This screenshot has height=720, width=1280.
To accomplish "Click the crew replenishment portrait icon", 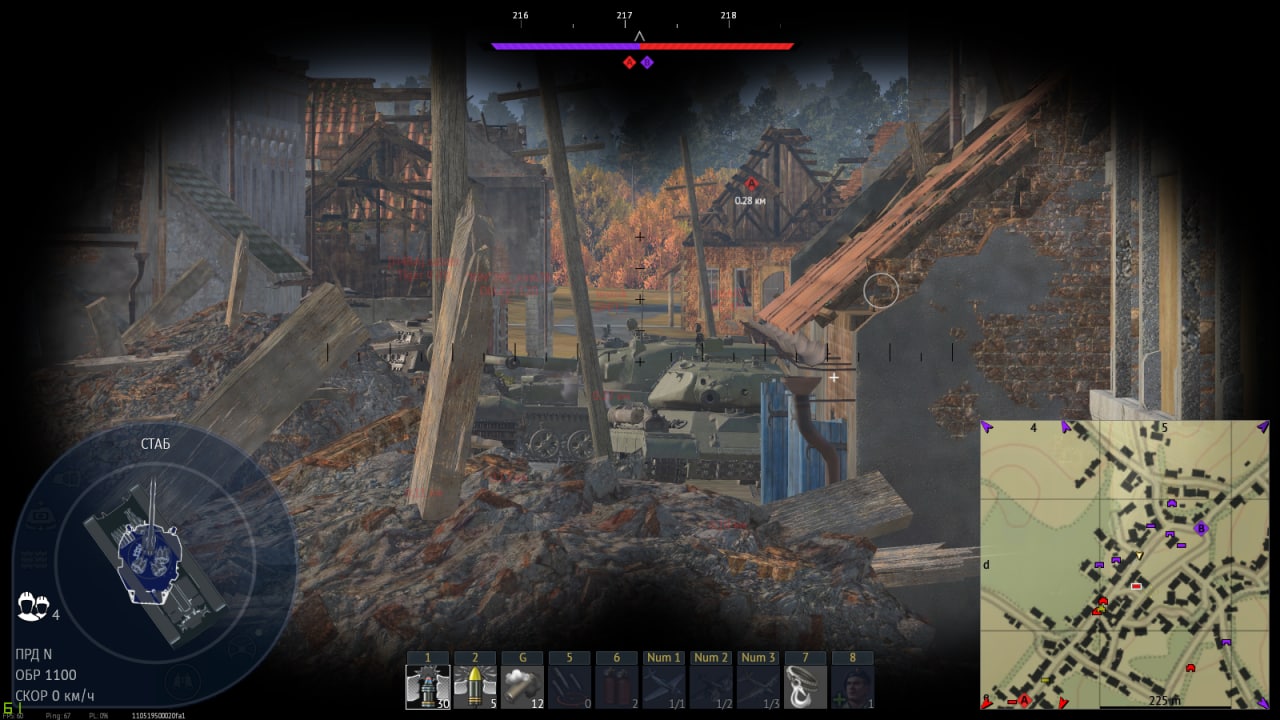I will (x=852, y=687).
